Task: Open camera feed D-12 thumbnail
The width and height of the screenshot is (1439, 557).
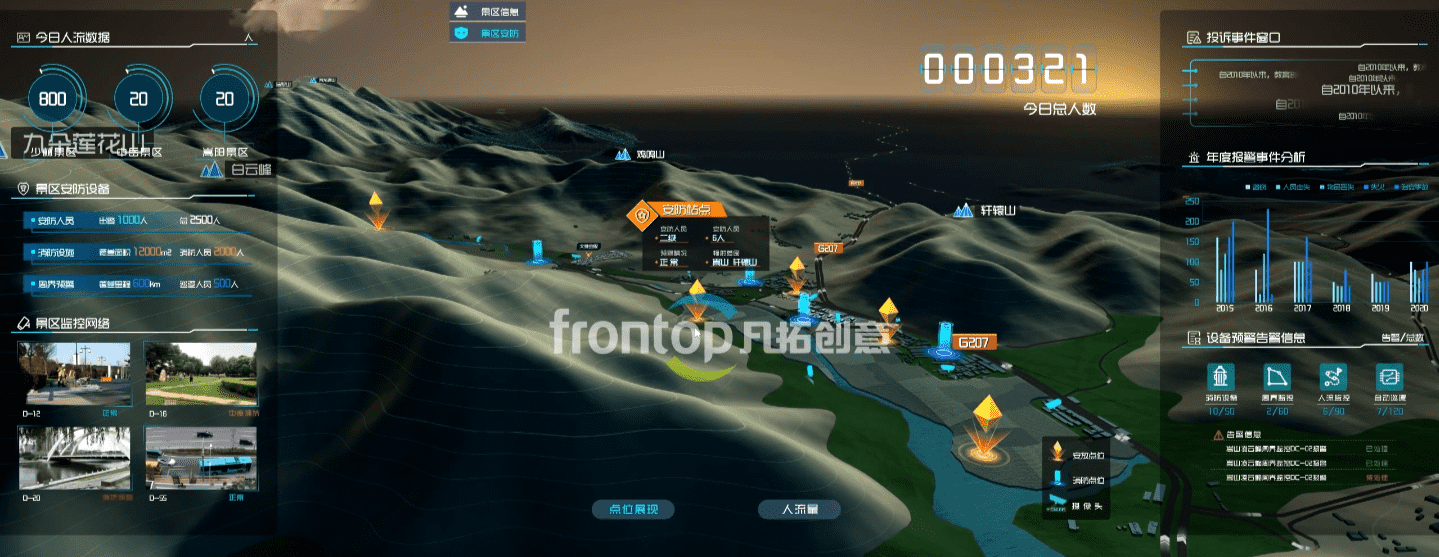Action: click(x=75, y=372)
